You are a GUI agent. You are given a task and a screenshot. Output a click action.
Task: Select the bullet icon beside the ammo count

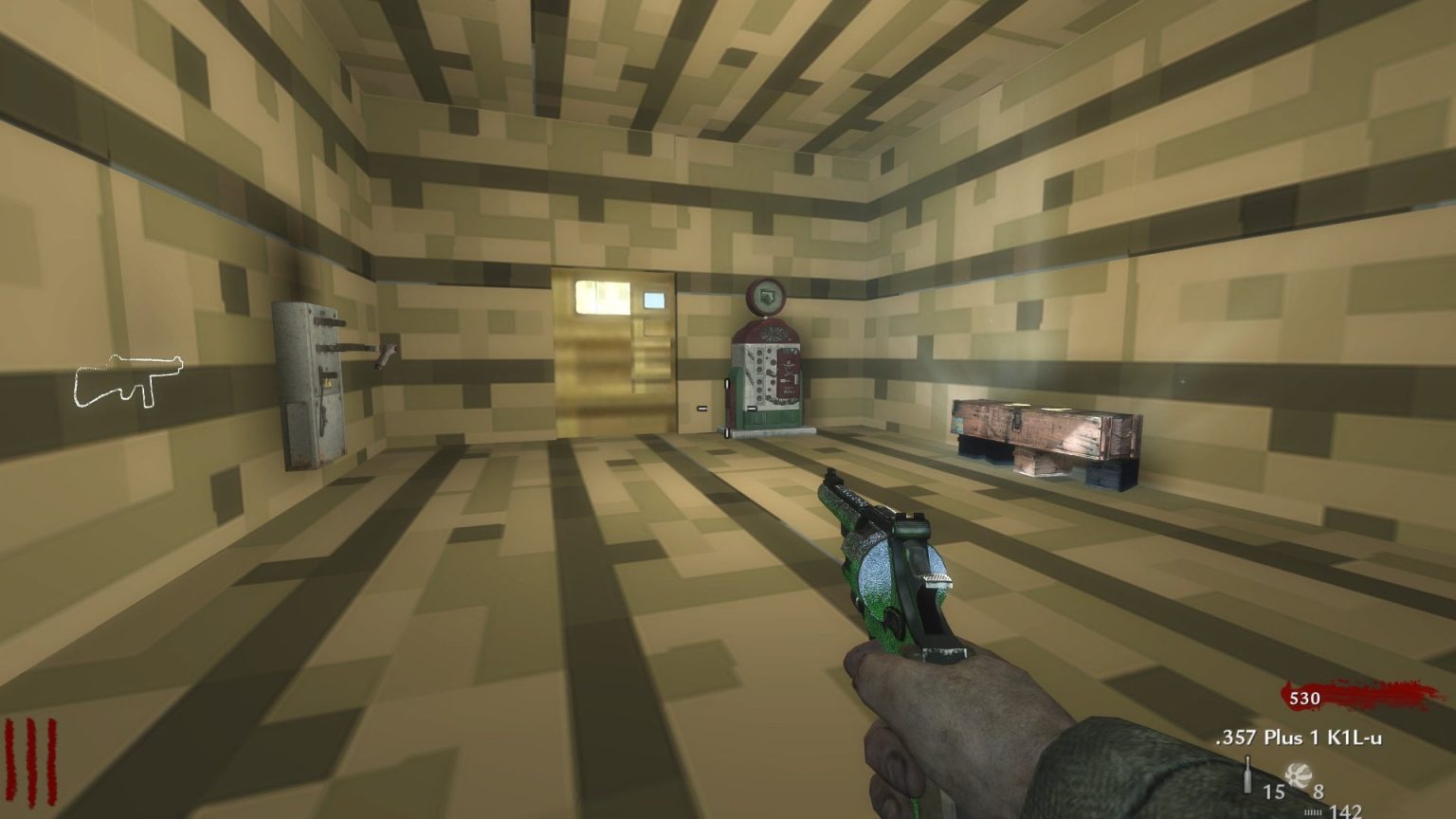point(1247,774)
